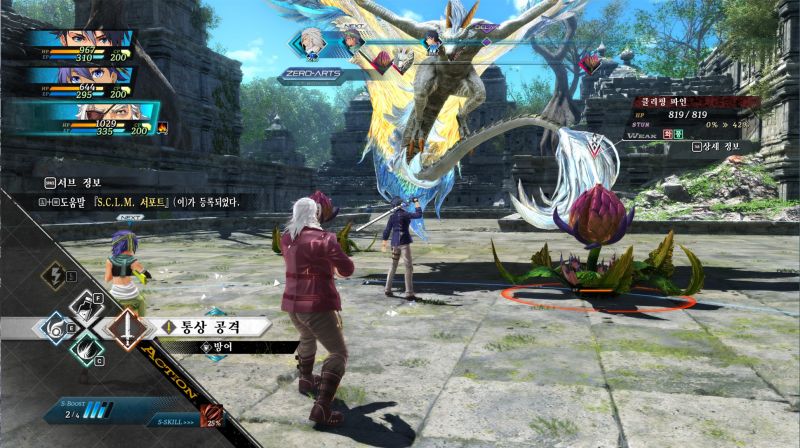Open the 서브 정보 panel
The image size is (800, 448).
76,182
